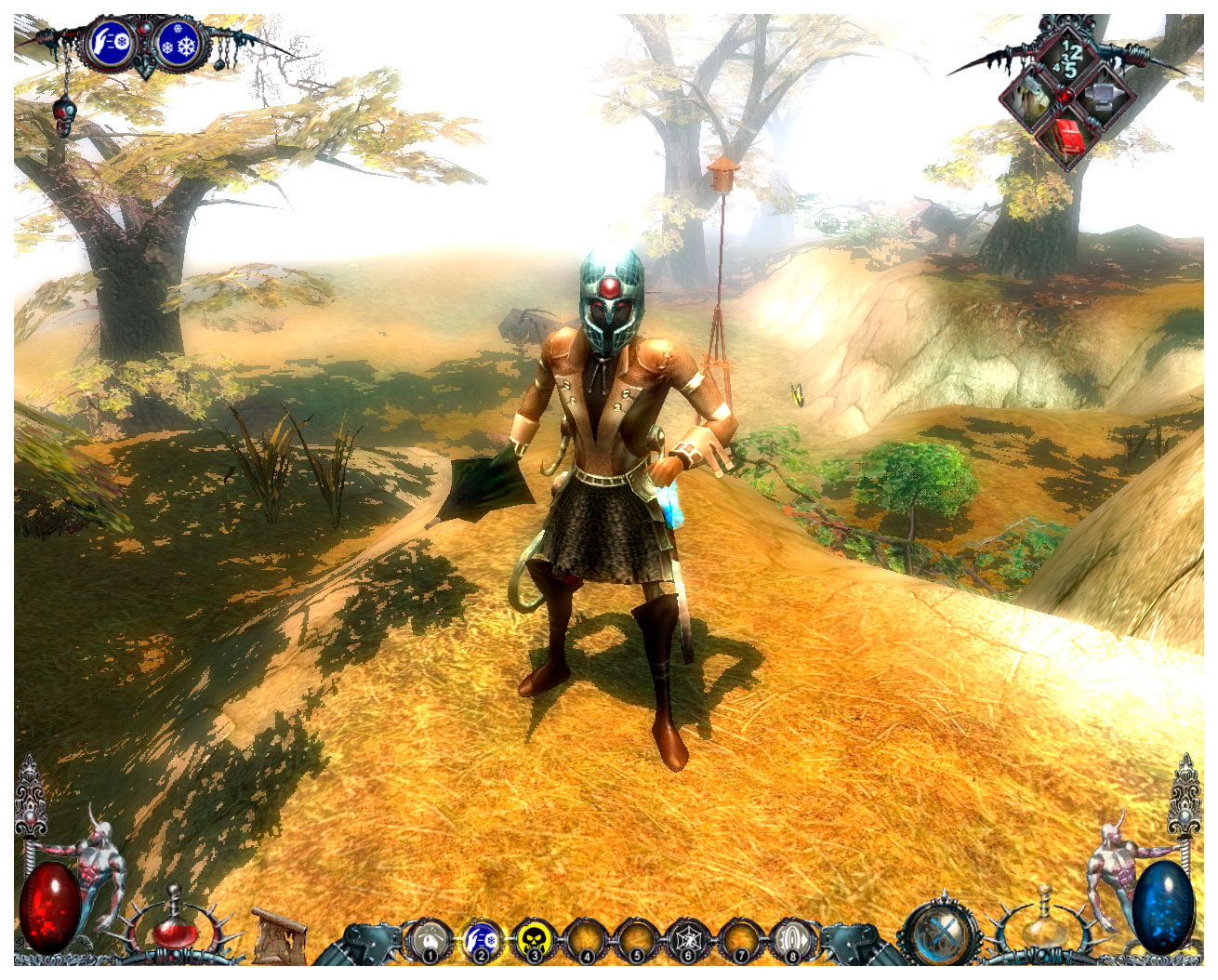This screenshot has height=980, width=1218.
Task: Use the pale mana potion flask
Action: point(1043,928)
